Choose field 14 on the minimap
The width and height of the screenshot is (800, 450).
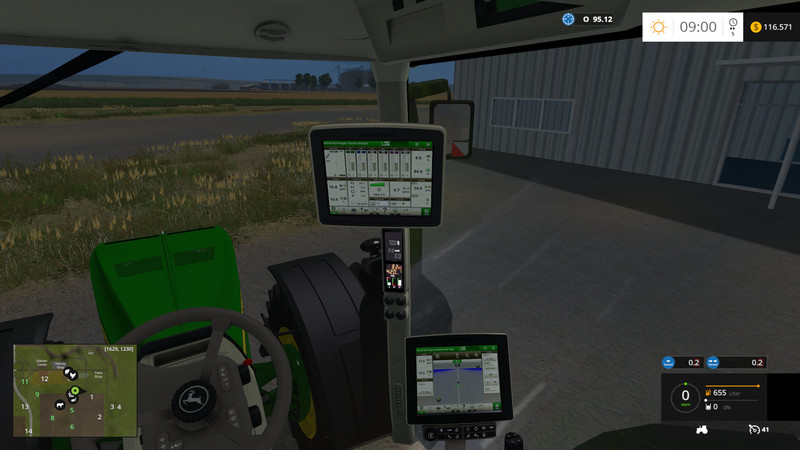tap(29, 431)
